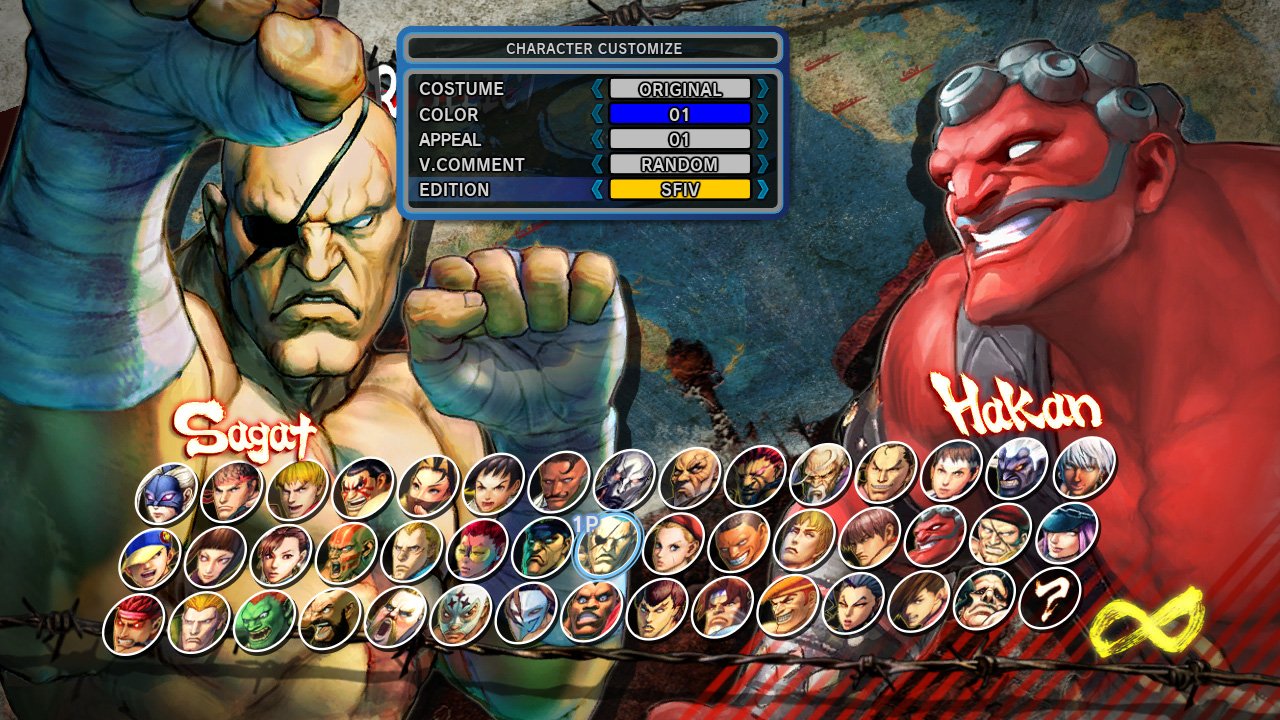Pick Hakan's red-skinned portrait tile

934,536
